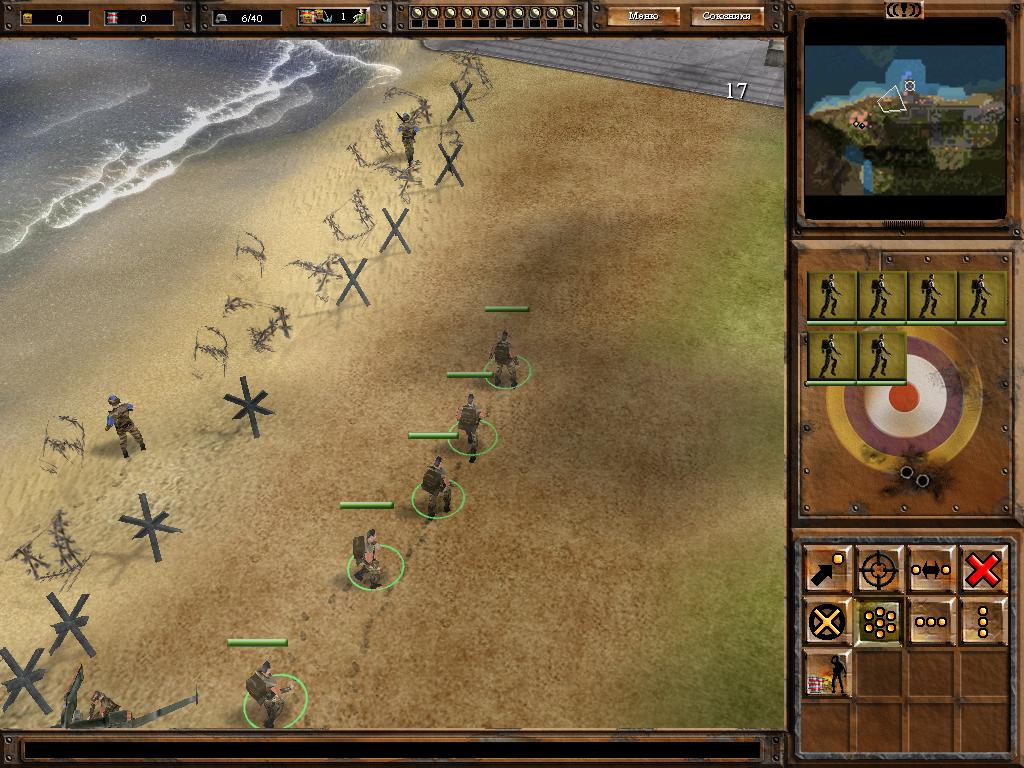
Task: Switch to horizontal line formation
Action: tap(931, 622)
